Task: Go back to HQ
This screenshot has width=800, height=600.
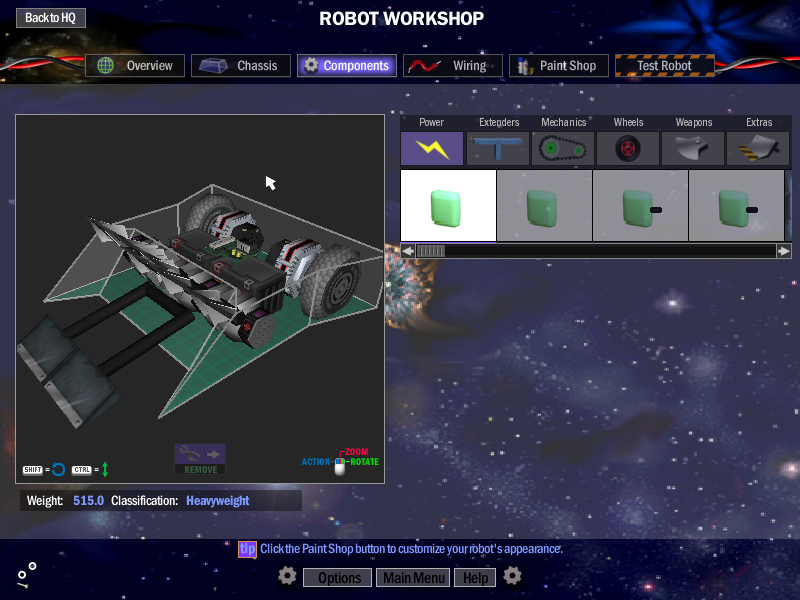Action: click(x=51, y=18)
